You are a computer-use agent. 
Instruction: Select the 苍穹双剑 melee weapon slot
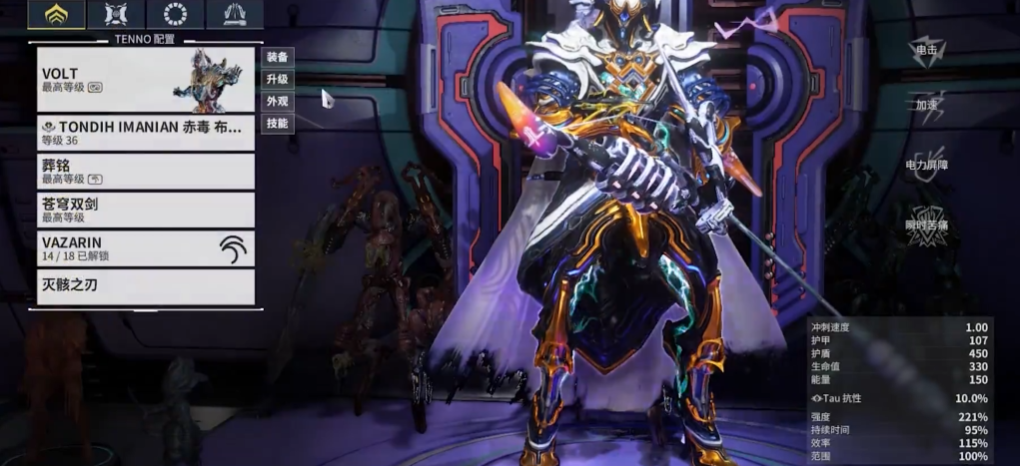click(146, 209)
